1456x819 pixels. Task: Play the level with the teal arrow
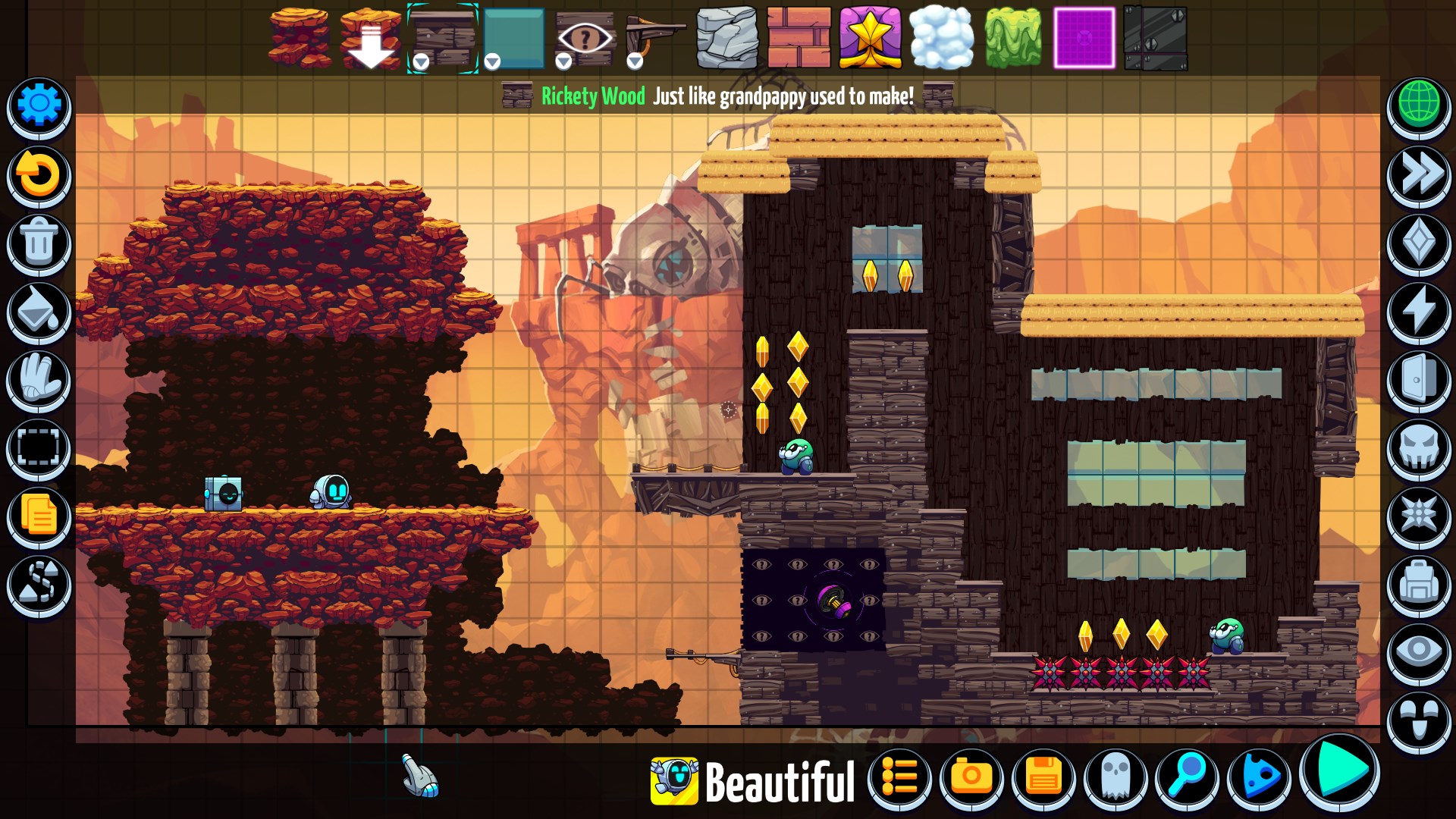tap(1341, 771)
